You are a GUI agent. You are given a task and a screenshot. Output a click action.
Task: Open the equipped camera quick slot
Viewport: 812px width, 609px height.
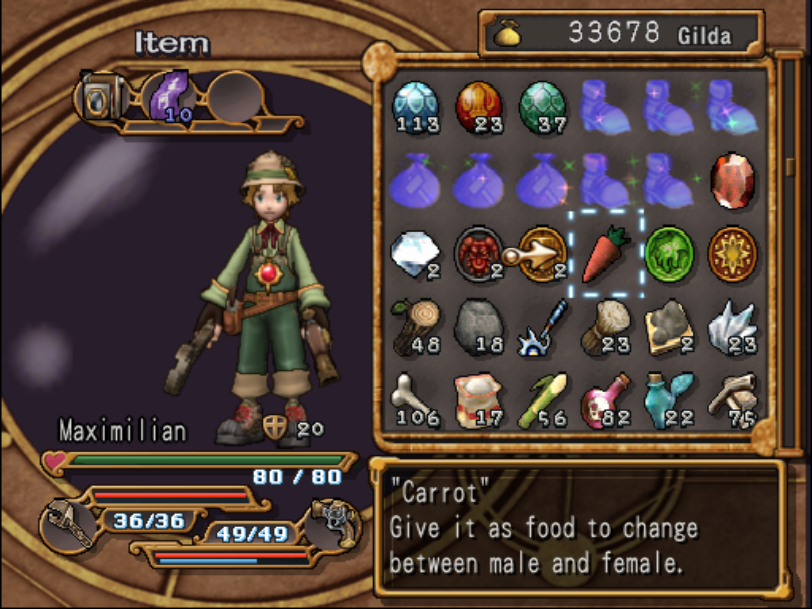100,97
